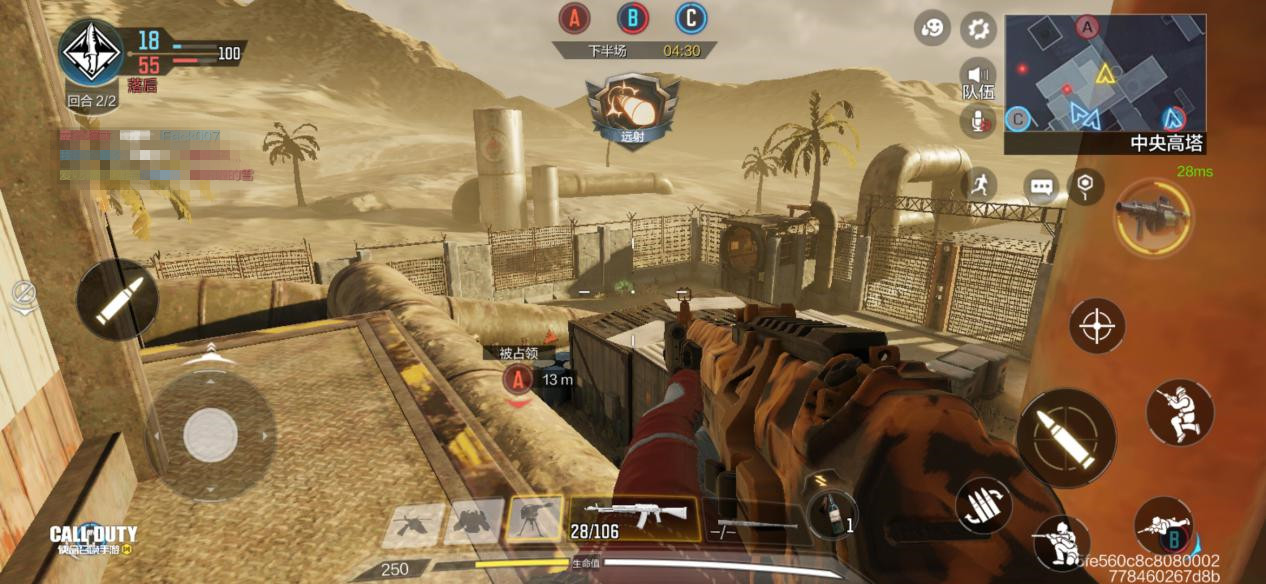Toggle the auto-sprint runner icon
Viewport: 1266px width, 584px height.
point(979,184)
